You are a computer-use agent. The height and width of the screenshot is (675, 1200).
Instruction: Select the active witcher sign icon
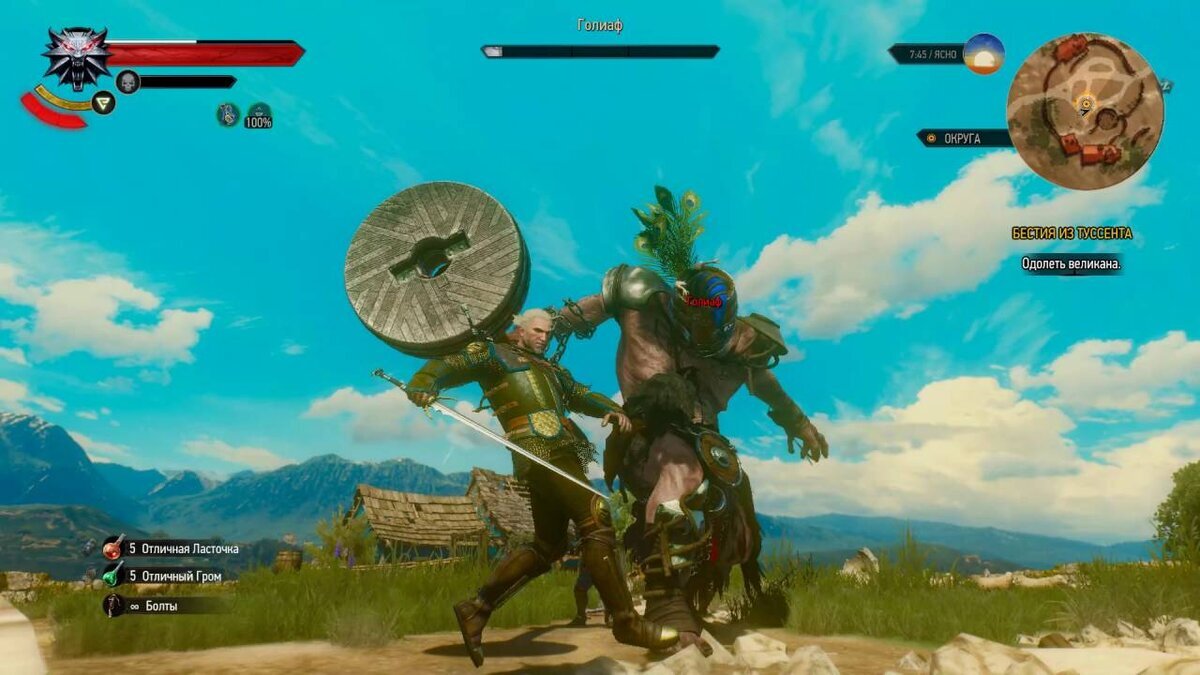103,102
